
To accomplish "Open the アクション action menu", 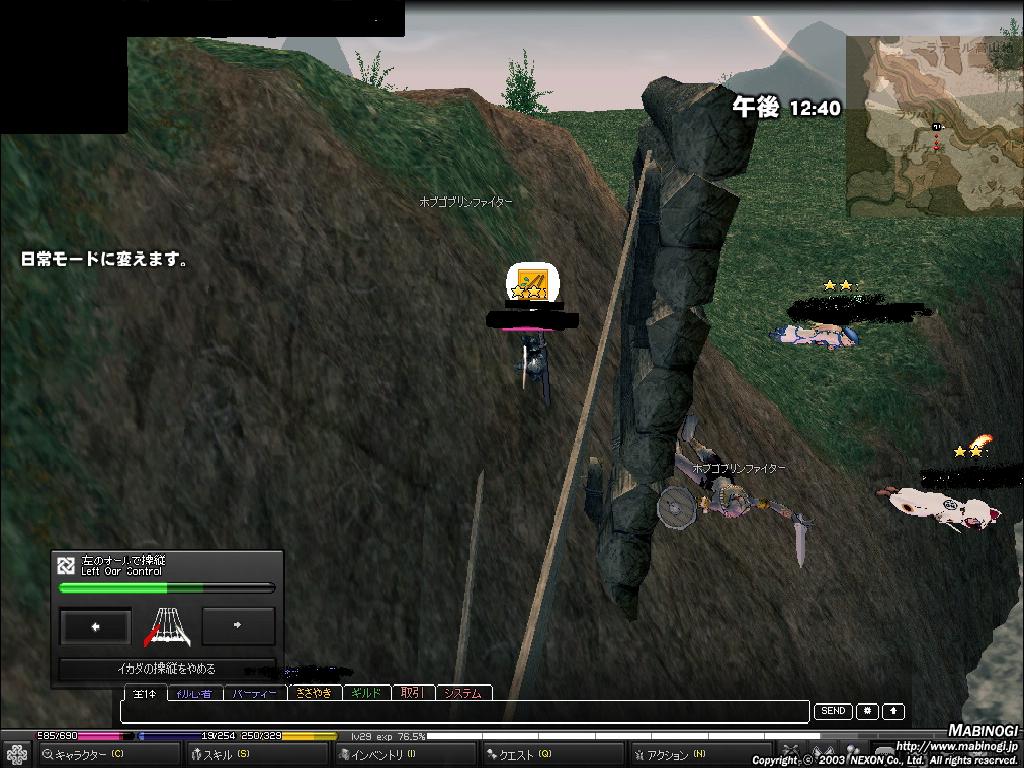I will [x=700, y=755].
